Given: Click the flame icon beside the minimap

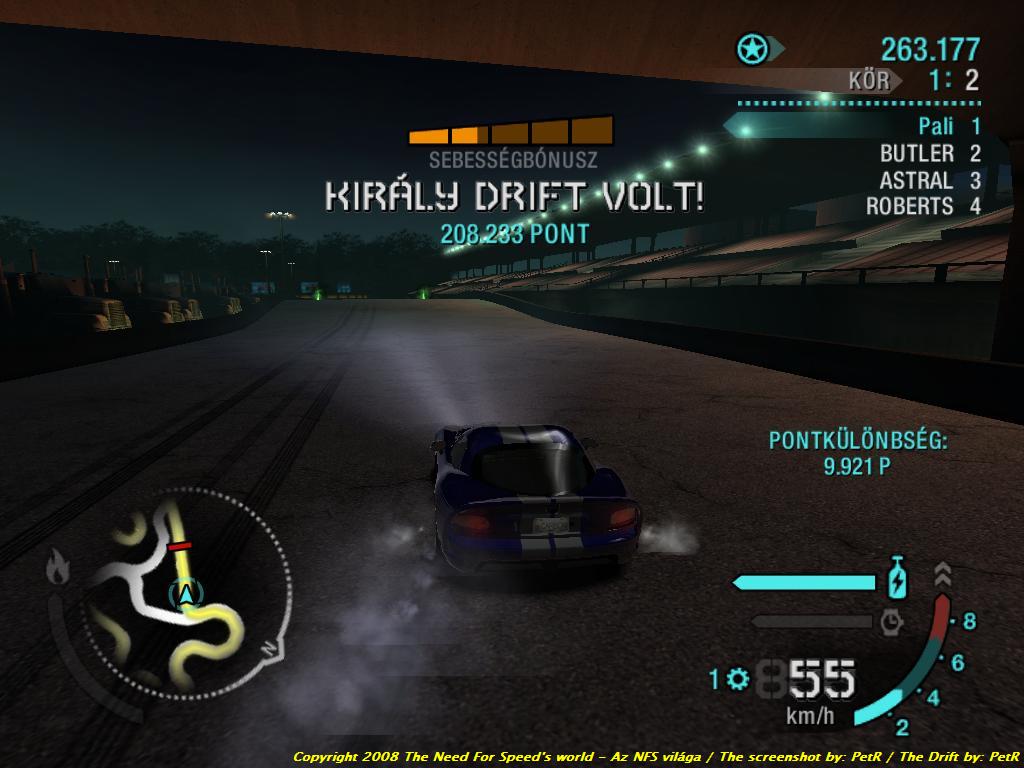Looking at the screenshot, I should (x=58, y=569).
